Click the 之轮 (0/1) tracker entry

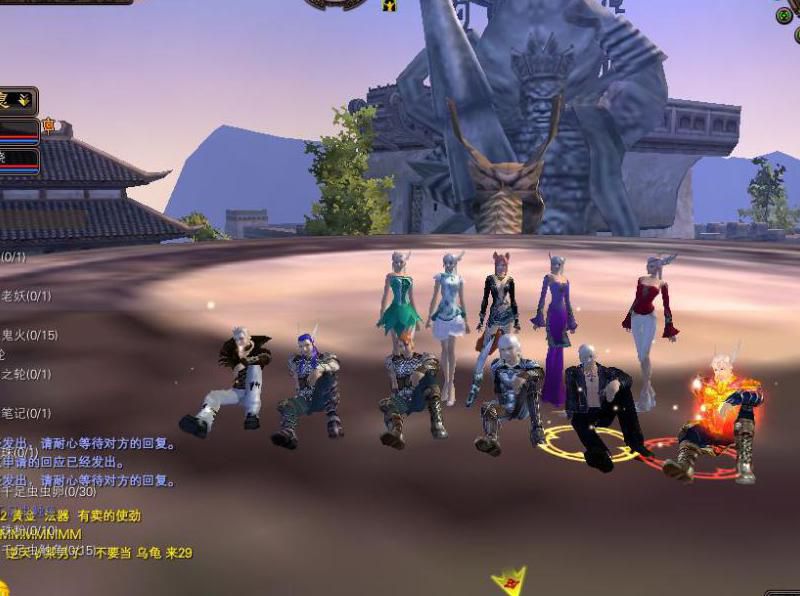(x=25, y=374)
